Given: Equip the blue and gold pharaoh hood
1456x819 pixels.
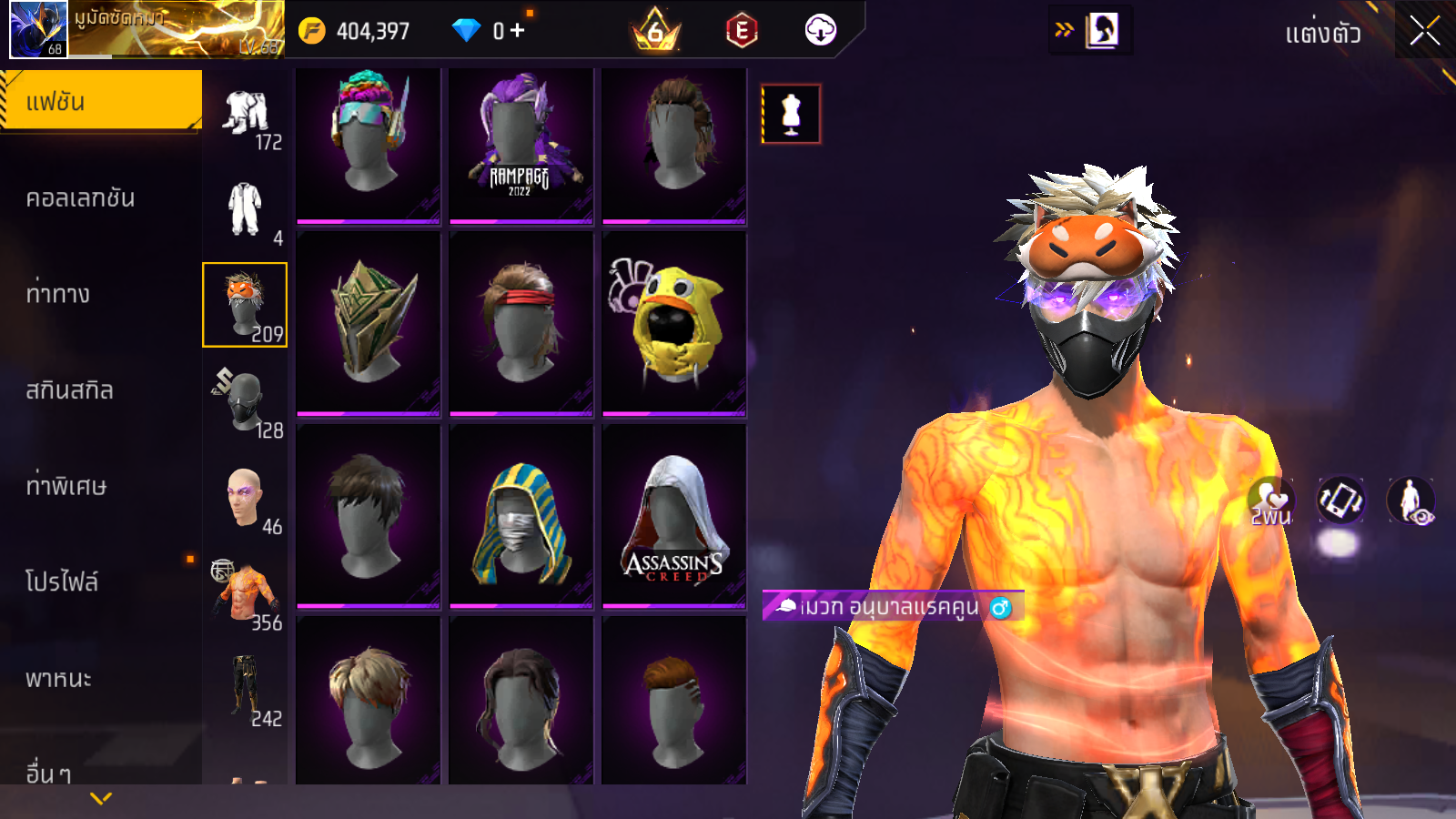Looking at the screenshot, I should point(521,516).
